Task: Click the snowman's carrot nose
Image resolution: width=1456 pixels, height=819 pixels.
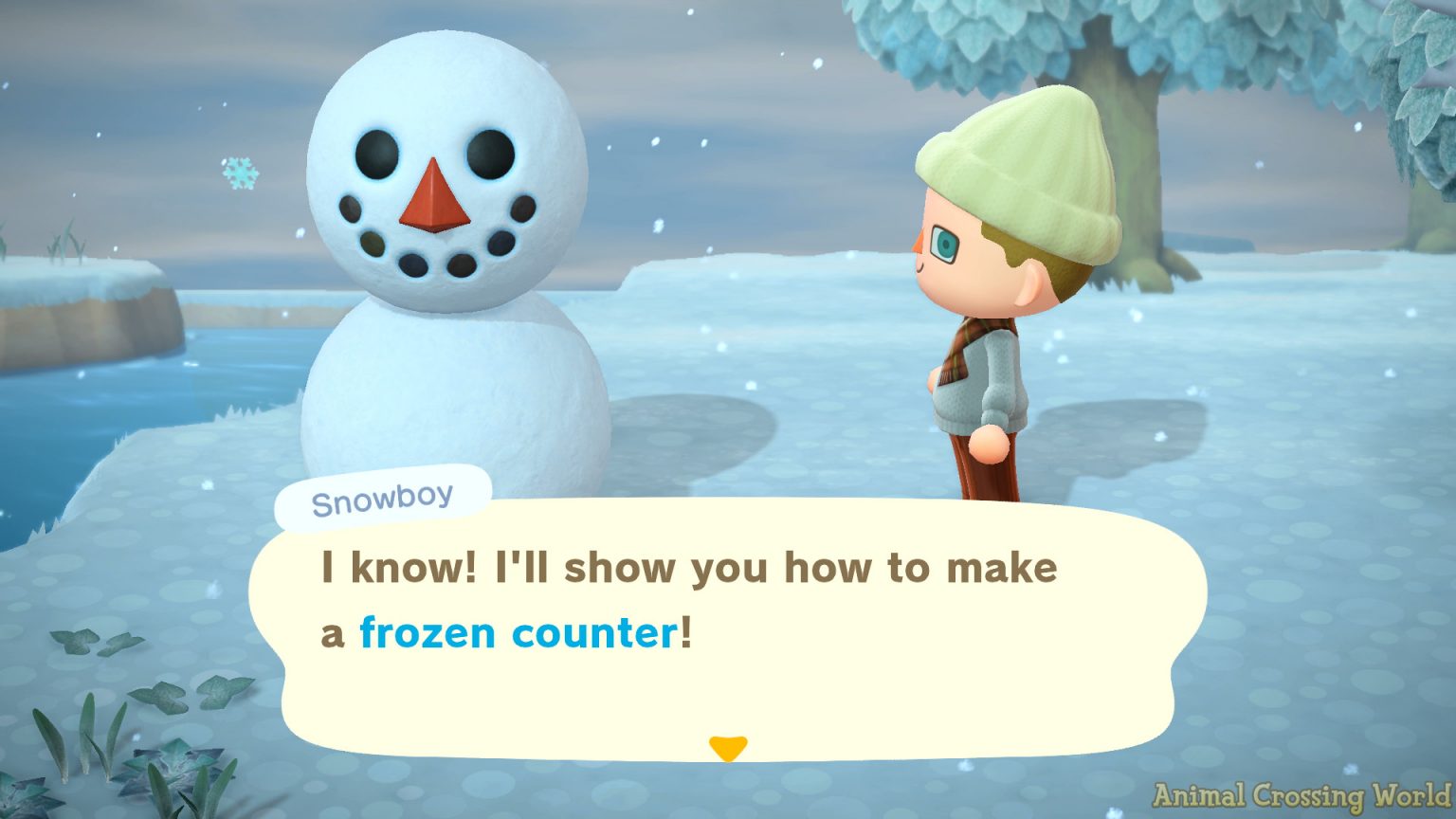Action: 434,199
